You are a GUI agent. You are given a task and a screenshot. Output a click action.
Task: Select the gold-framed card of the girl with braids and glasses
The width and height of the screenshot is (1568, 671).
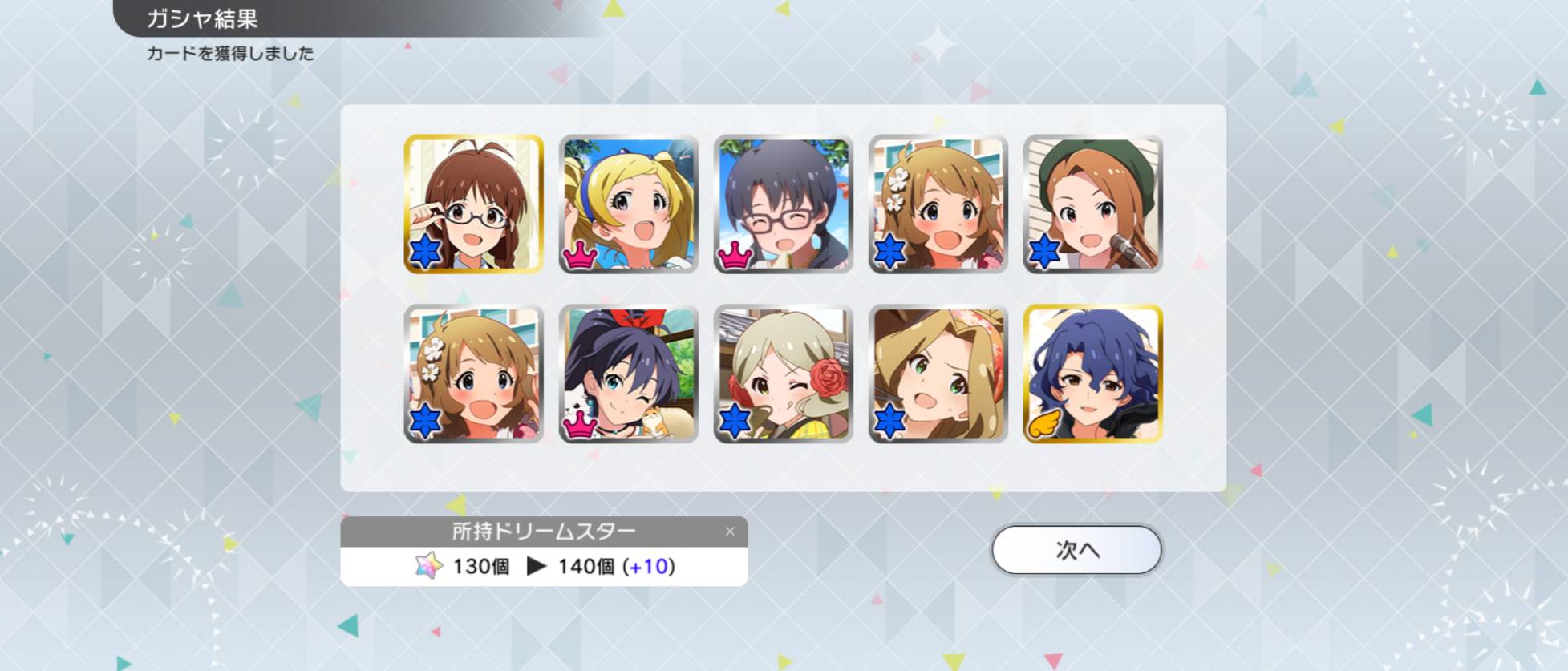point(474,204)
